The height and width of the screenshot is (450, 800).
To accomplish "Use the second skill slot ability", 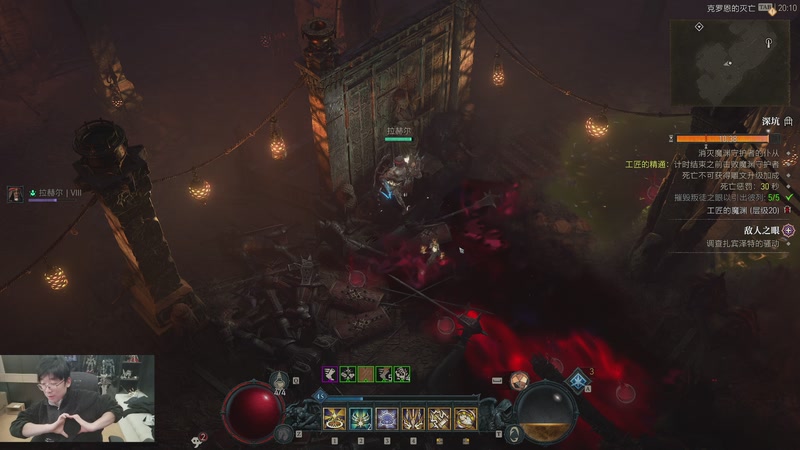I will pyautogui.click(x=361, y=418).
